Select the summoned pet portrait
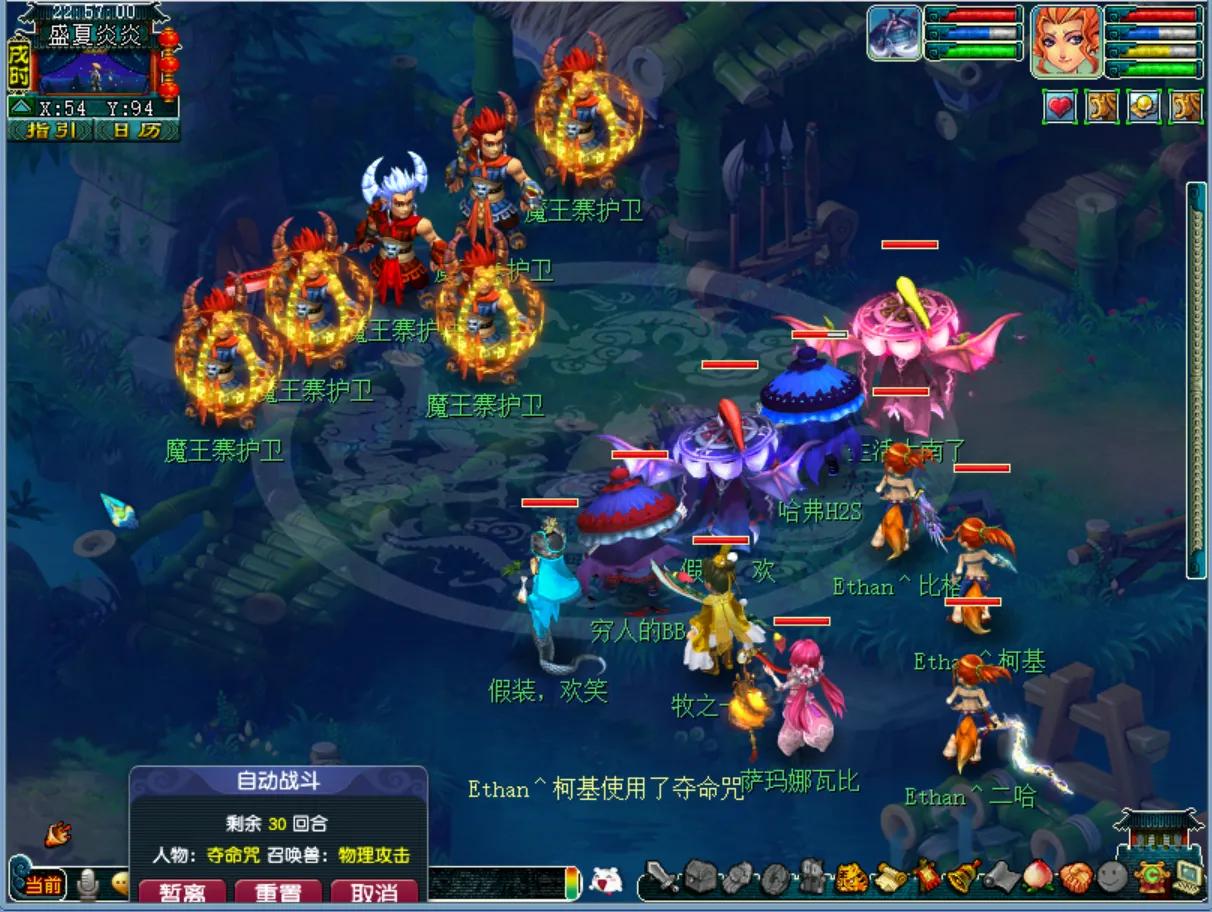 pos(893,34)
